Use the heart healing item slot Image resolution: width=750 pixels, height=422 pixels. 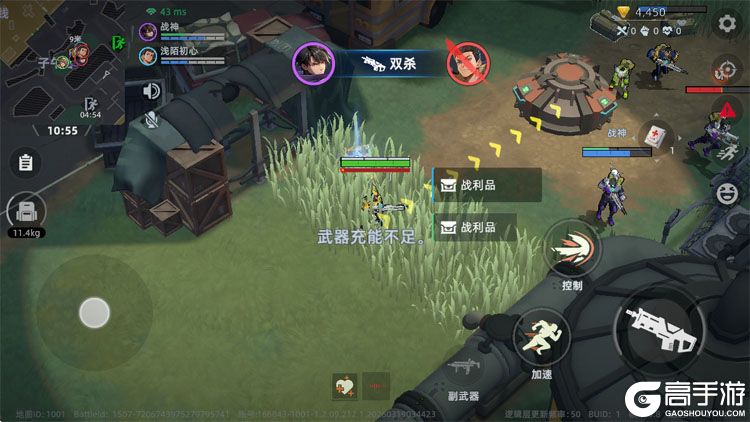click(x=345, y=386)
